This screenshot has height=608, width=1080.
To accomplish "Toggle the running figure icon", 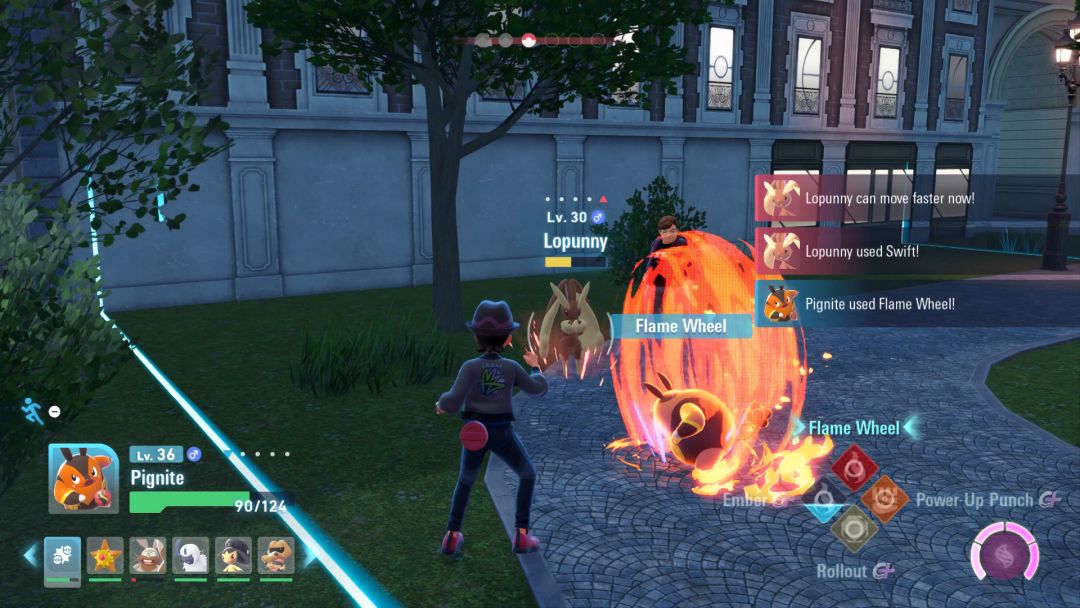I will click(31, 410).
